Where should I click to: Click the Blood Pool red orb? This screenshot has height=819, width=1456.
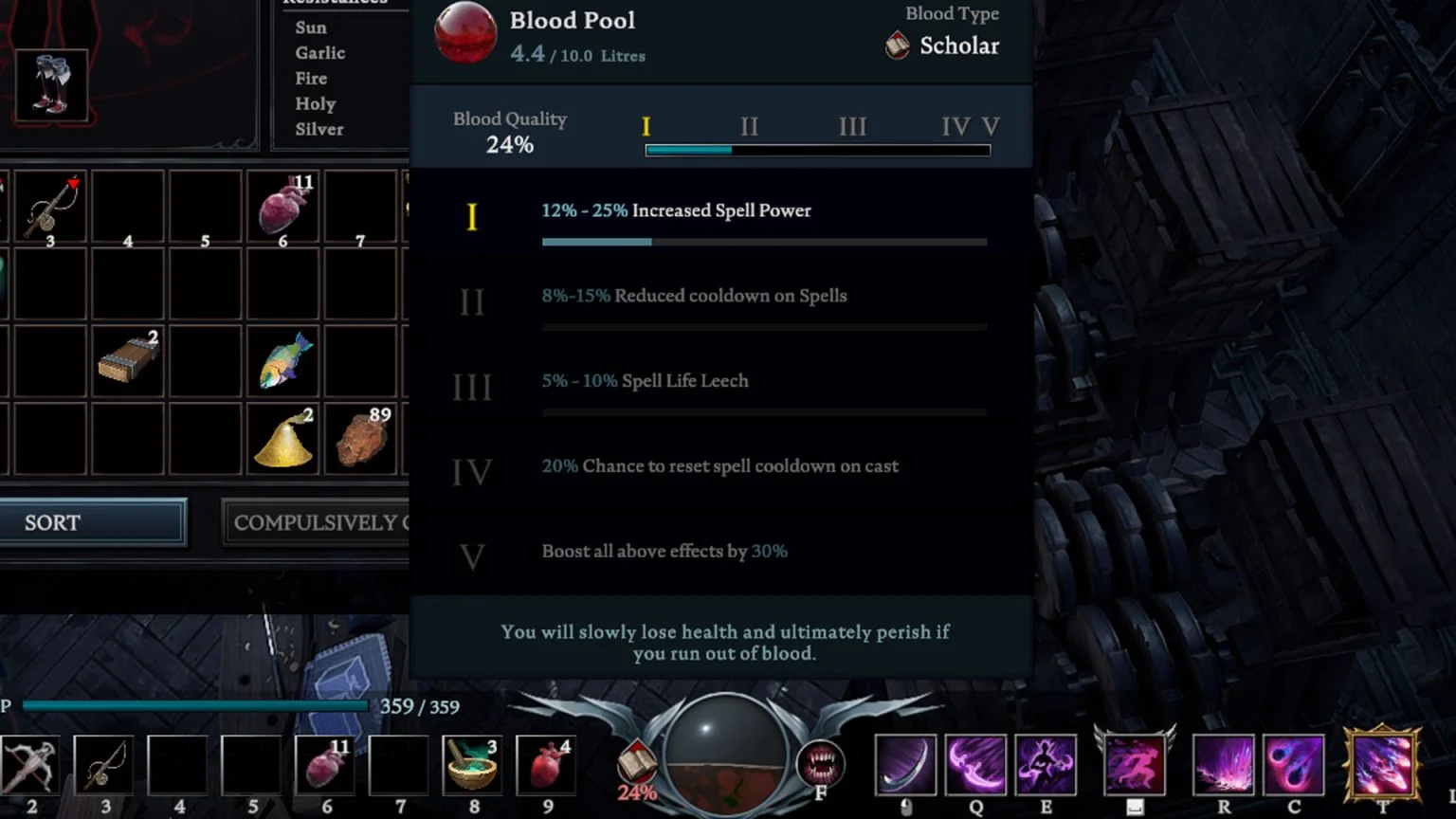464,31
